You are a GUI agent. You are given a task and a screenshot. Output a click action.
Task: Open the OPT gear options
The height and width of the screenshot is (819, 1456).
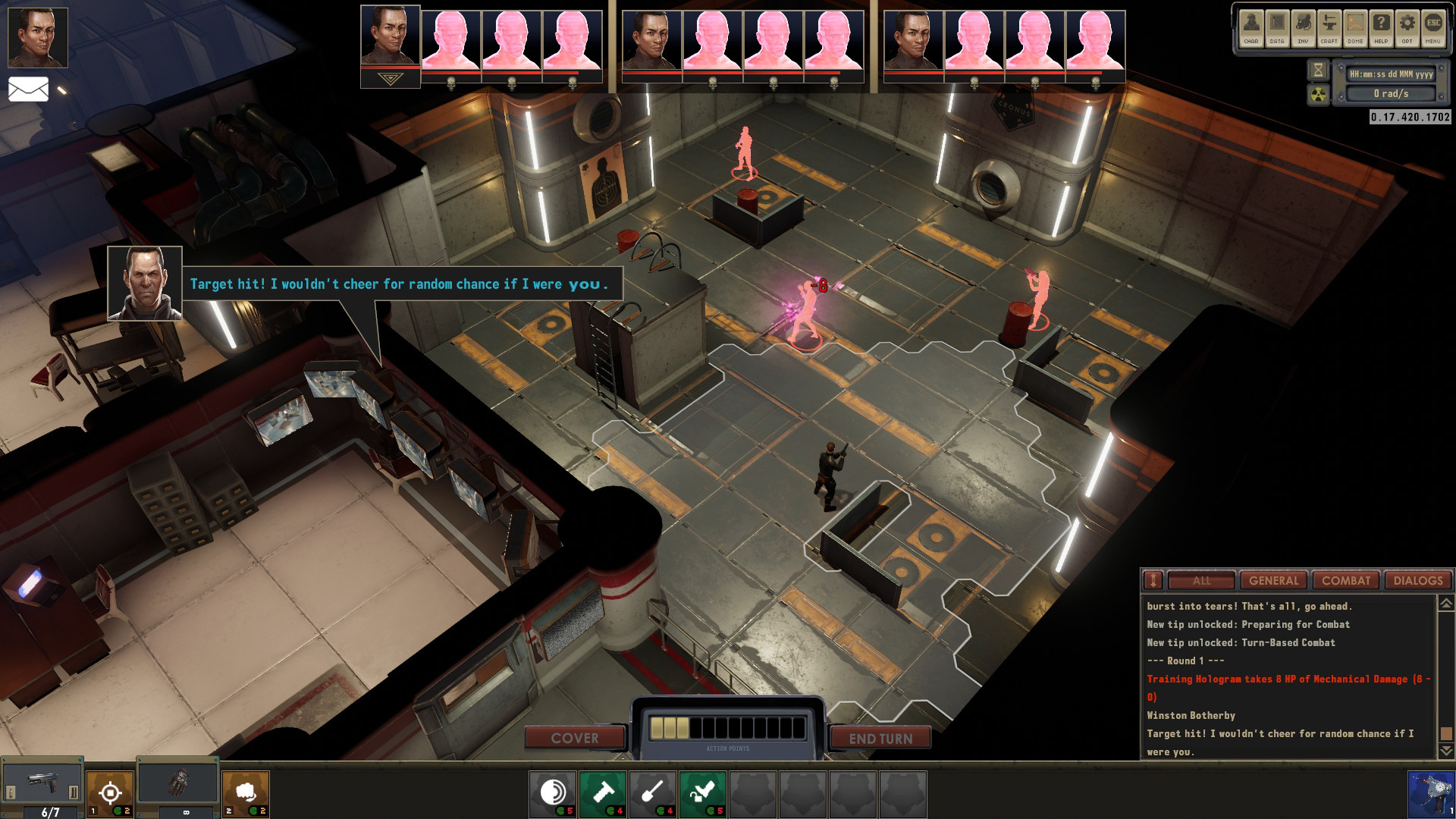1407,28
